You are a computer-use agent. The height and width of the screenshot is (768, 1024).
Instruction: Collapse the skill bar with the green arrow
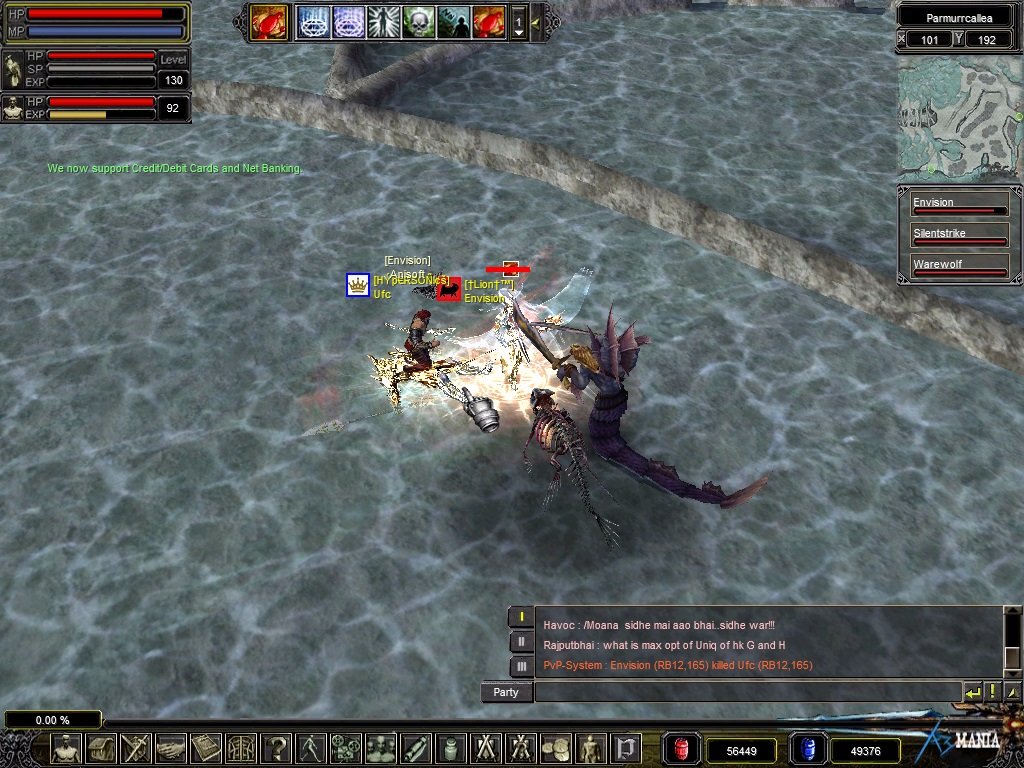pos(537,21)
